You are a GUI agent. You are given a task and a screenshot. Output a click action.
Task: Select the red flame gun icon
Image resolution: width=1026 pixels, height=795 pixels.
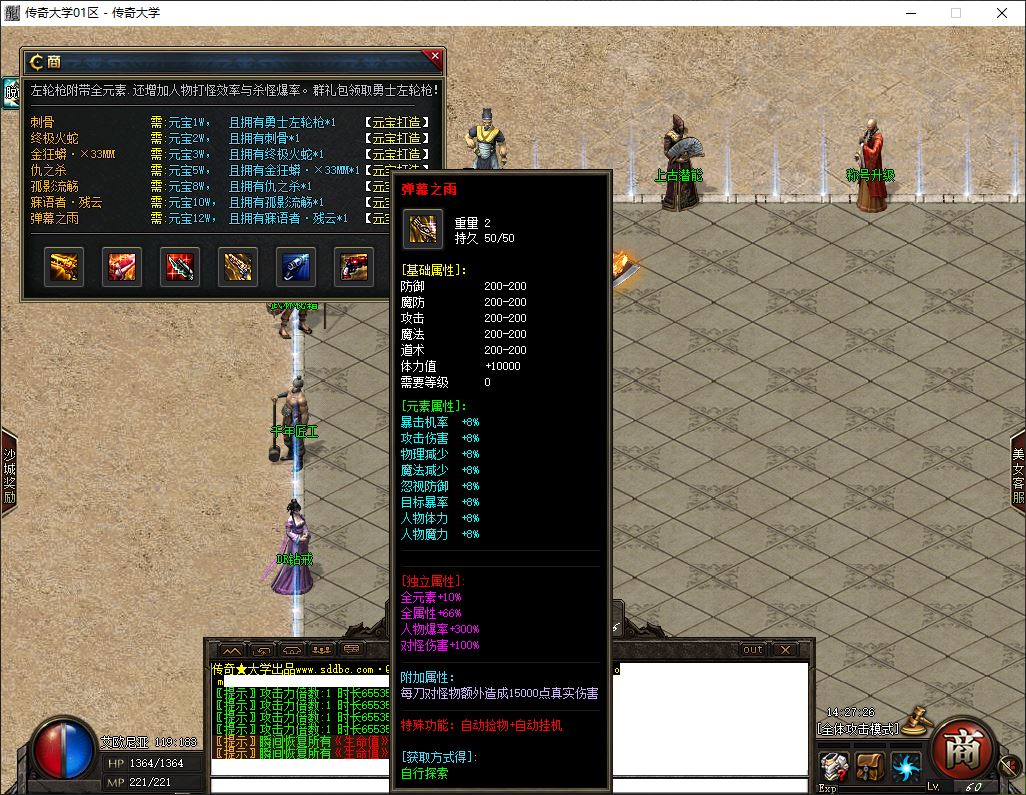click(x=123, y=265)
